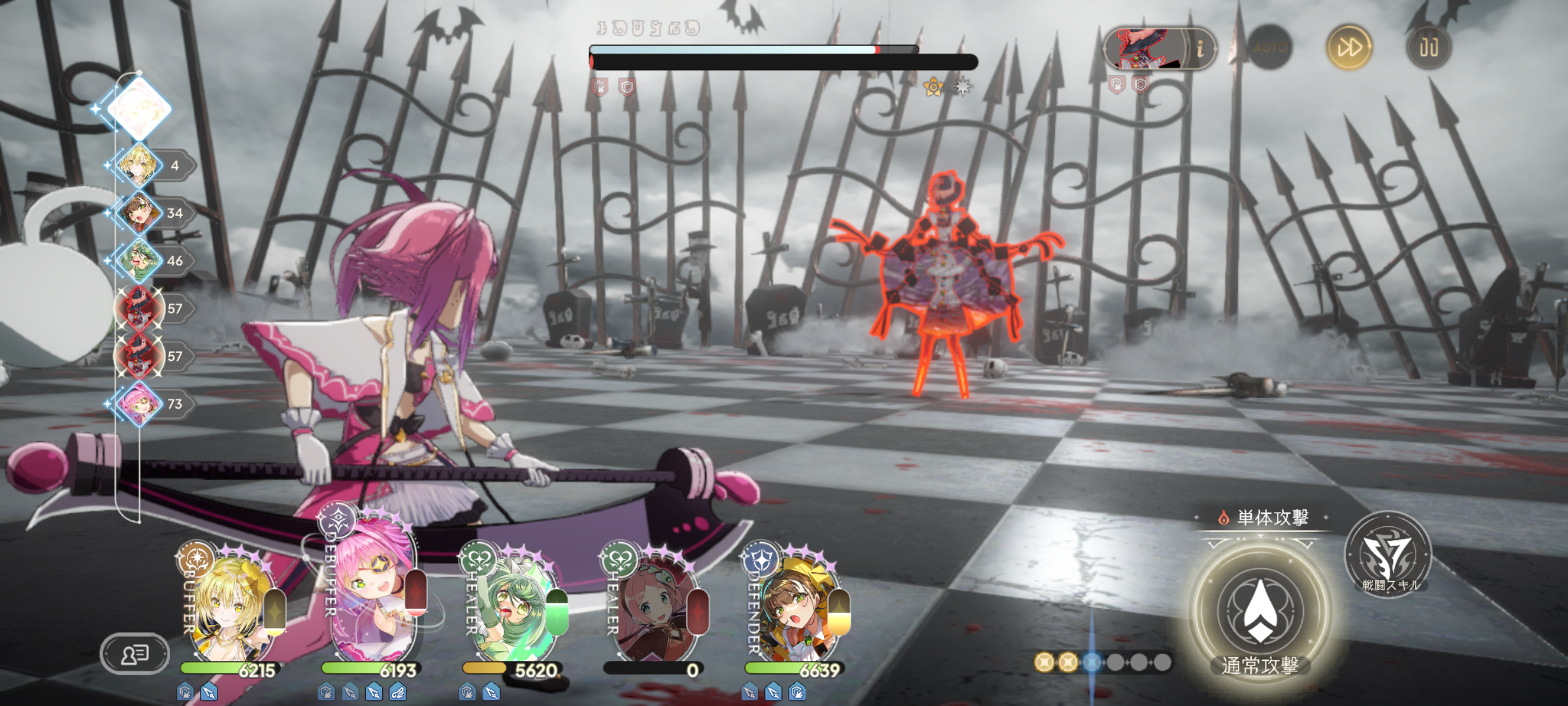Pause the battle
Image resolution: width=1568 pixels, height=706 pixels.
(x=1428, y=48)
